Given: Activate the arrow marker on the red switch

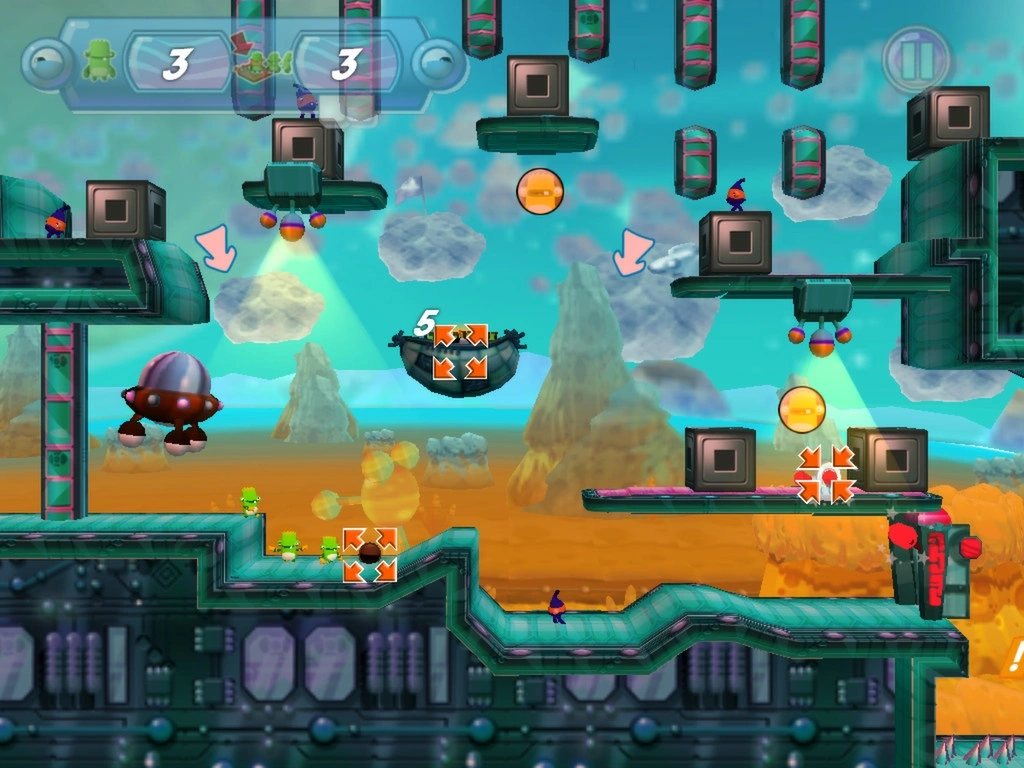Looking at the screenshot, I should [827, 474].
